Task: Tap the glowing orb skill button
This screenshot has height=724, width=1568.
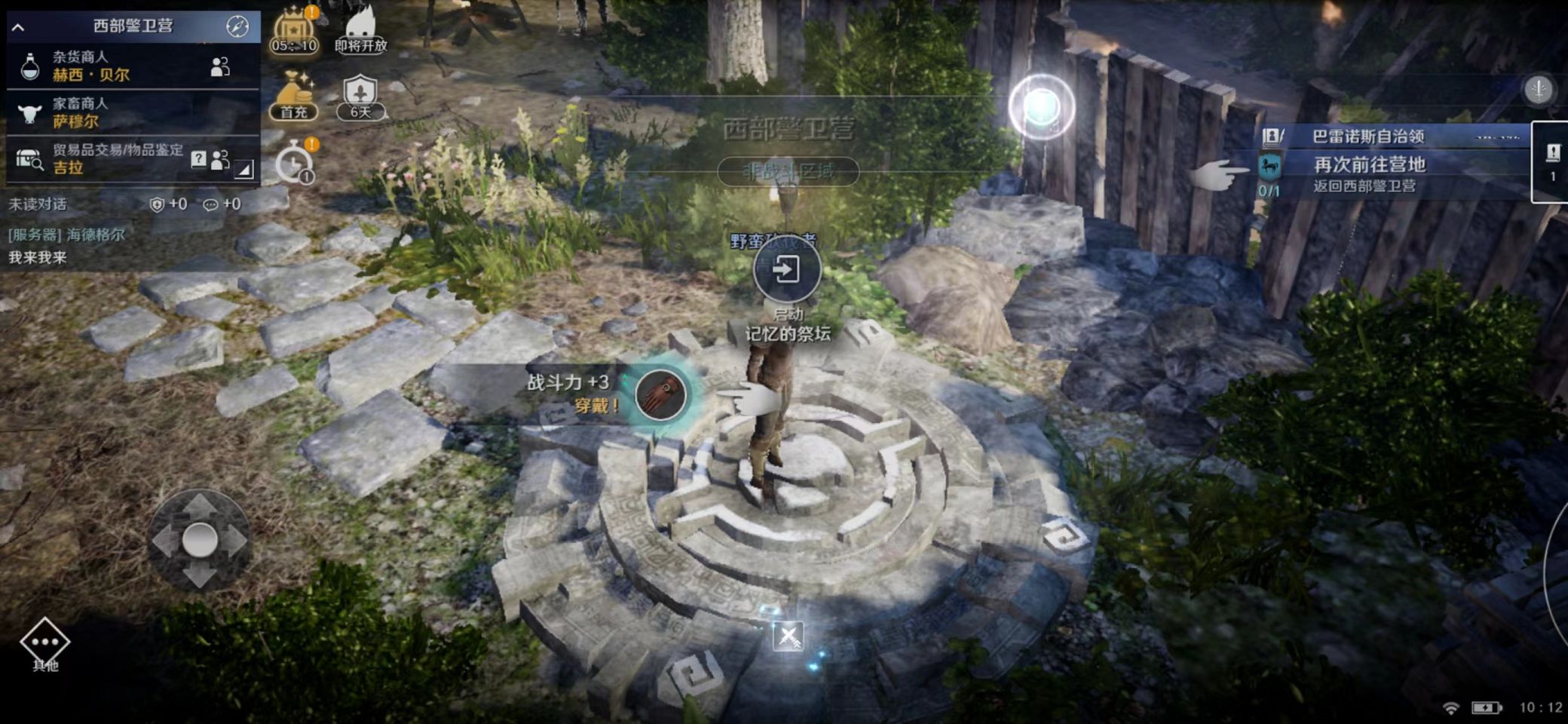Action: tap(1042, 107)
